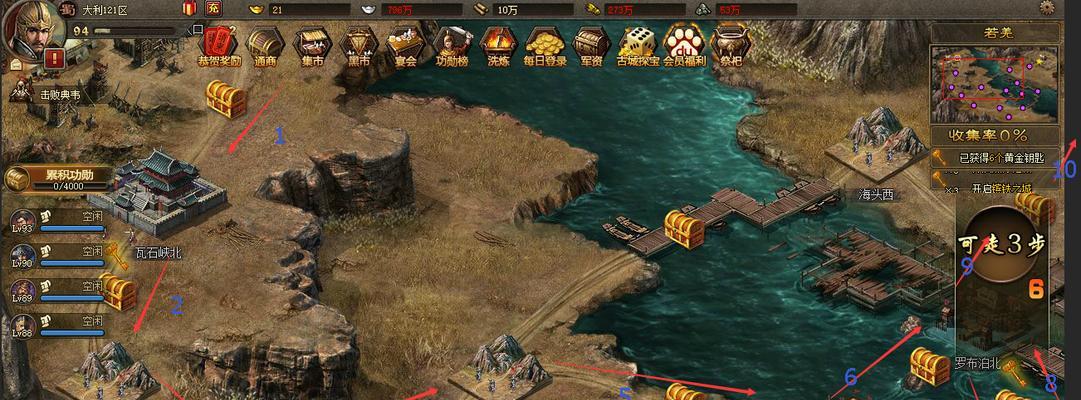Enter the 黑市 black market
The width and height of the screenshot is (1081, 400).
click(358, 43)
